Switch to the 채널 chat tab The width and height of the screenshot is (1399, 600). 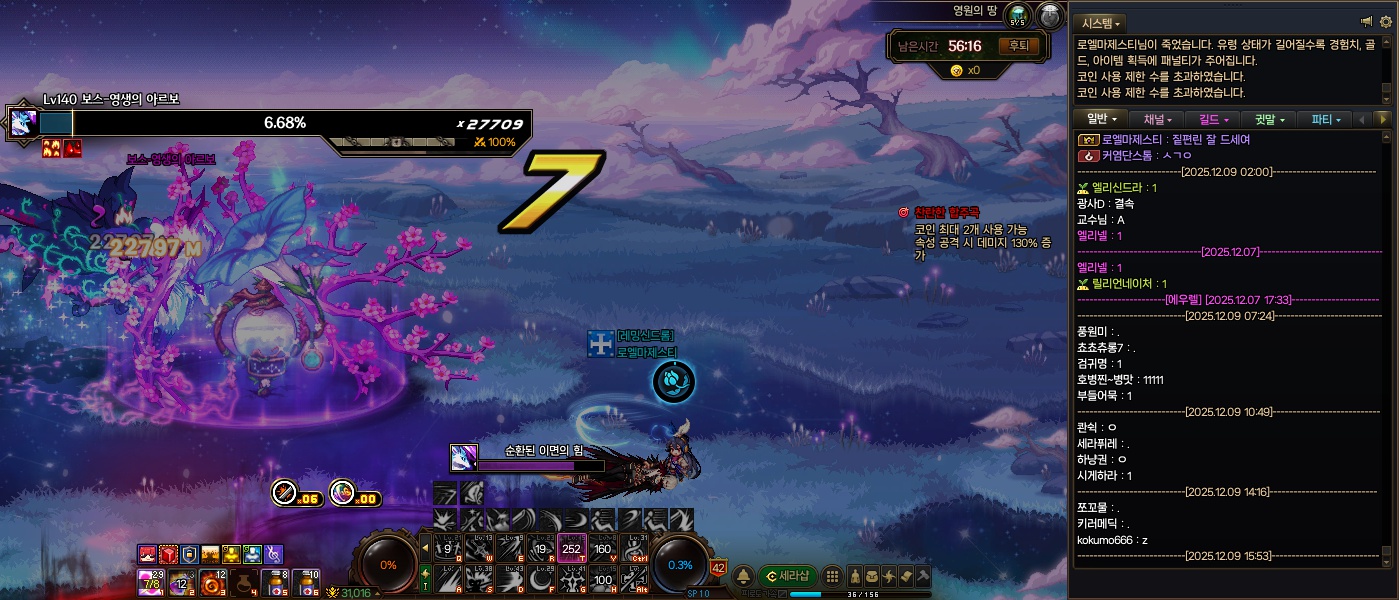[x=1157, y=119]
